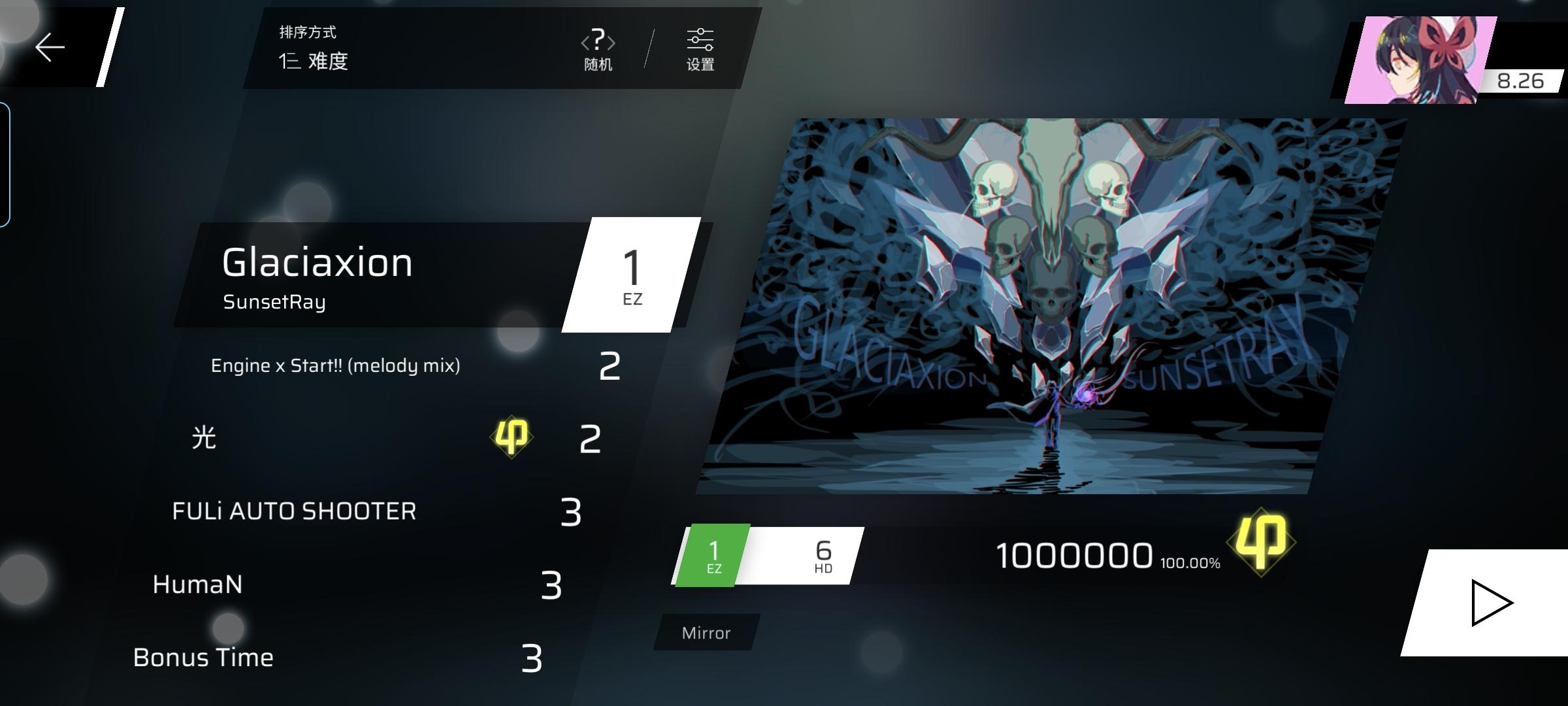Select the song Engine x Start!! (melody mix)

335,367
